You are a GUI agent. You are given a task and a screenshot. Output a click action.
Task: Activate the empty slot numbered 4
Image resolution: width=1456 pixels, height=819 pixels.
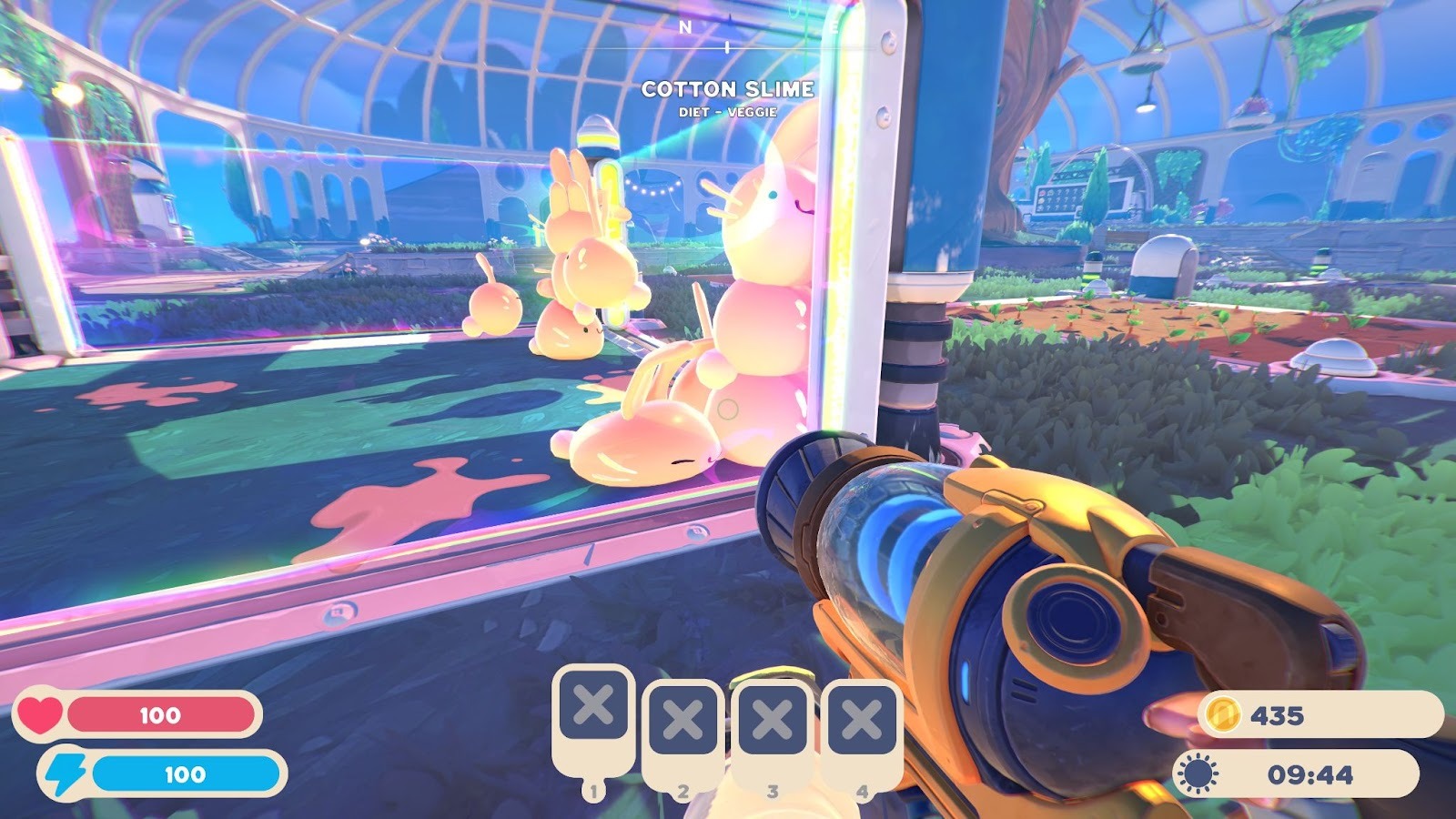pyautogui.click(x=861, y=722)
